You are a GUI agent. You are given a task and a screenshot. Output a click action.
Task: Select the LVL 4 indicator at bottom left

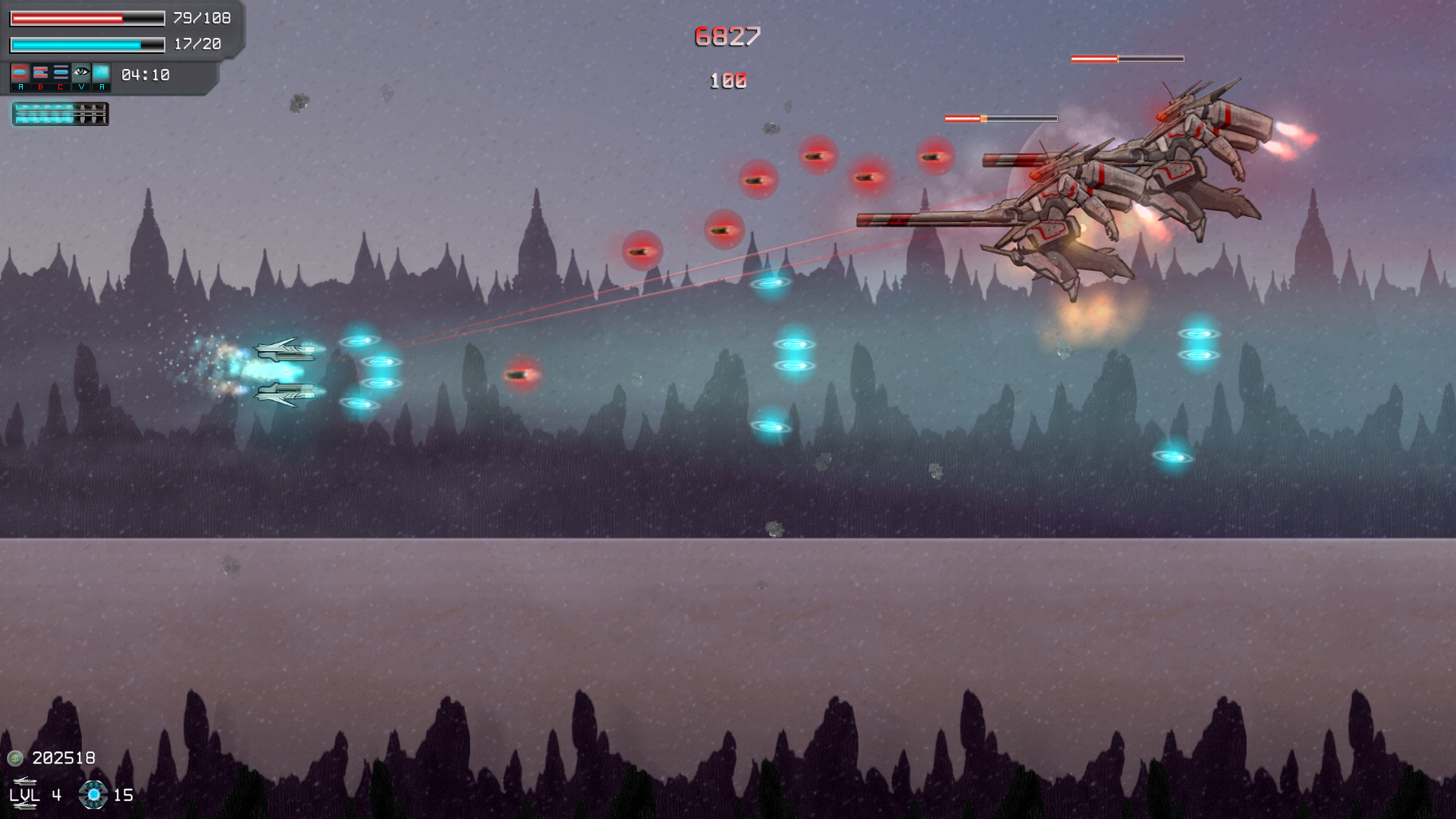coord(35,795)
